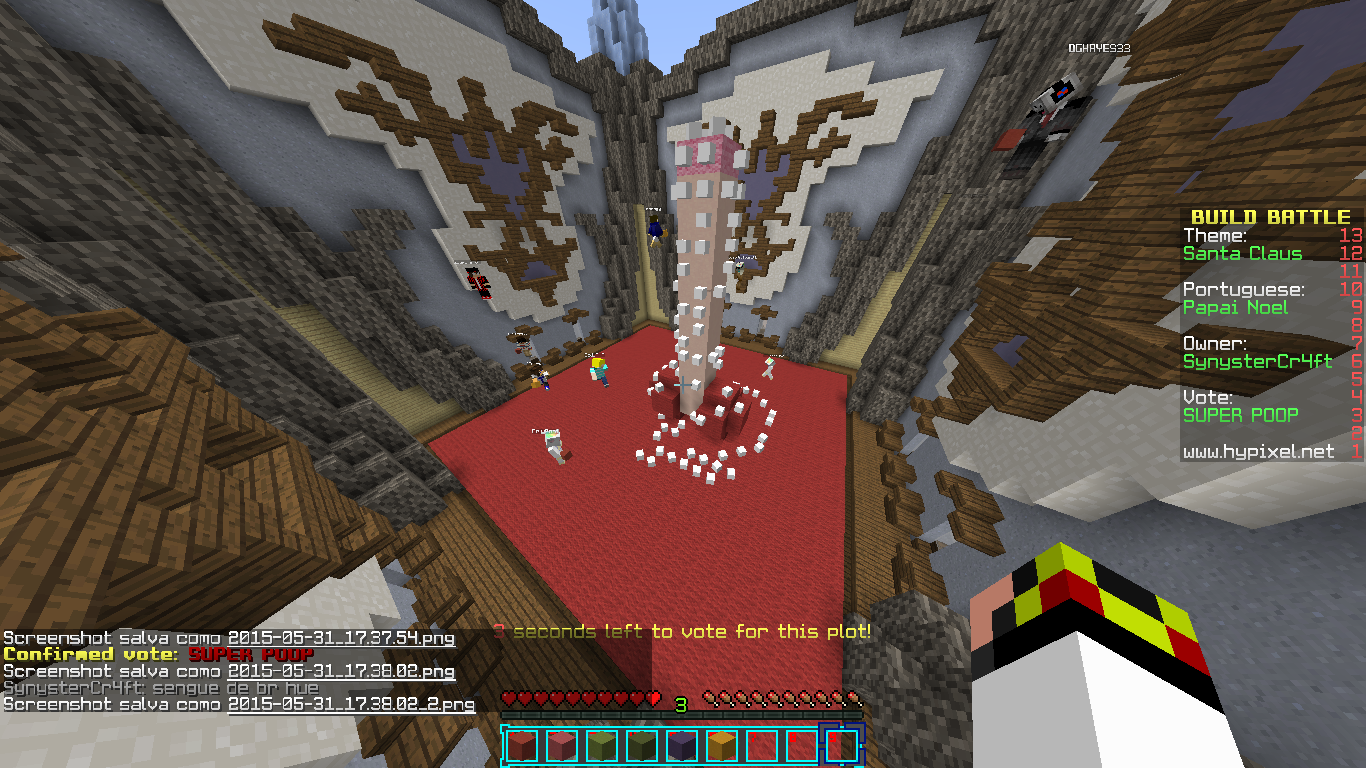The image size is (1366, 768).
Task: Choose the pink clay block hotbar slot
Action: pyautogui.click(x=561, y=745)
